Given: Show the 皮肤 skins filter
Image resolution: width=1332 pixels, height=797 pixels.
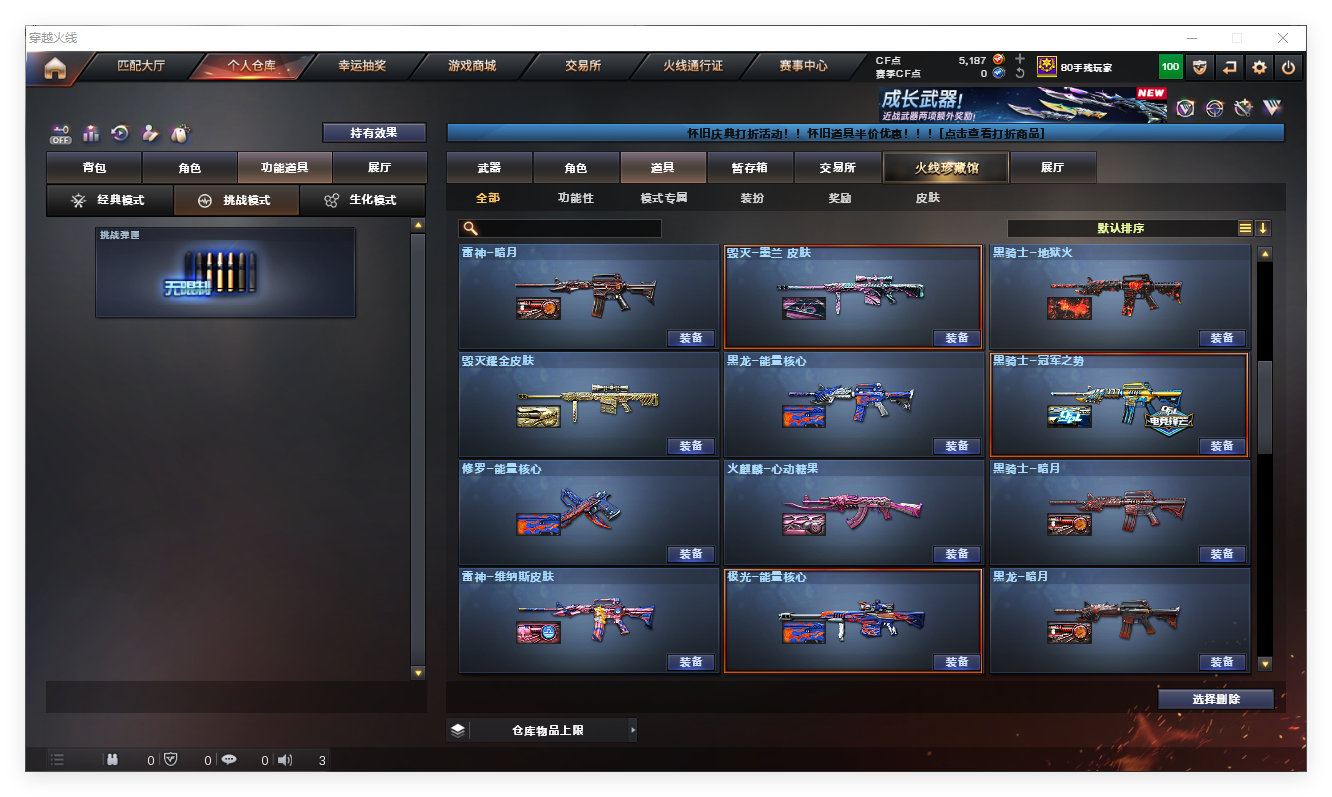Looking at the screenshot, I should [x=927, y=198].
